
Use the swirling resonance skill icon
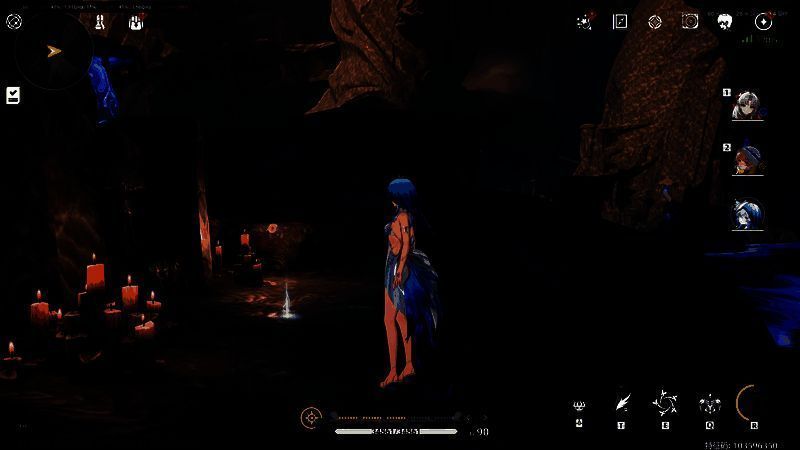pos(665,403)
